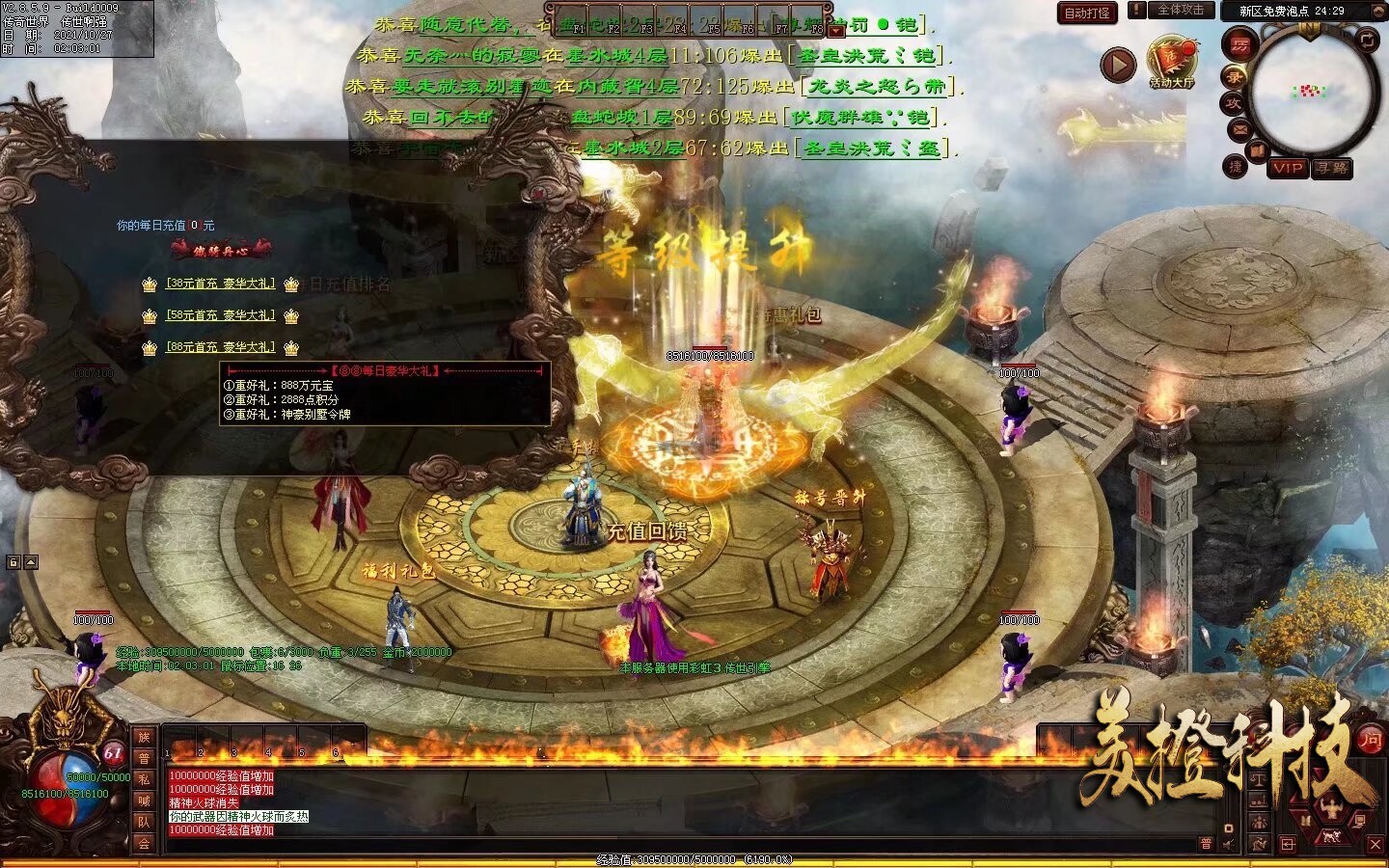Image resolution: width=1389 pixels, height=868 pixels.
Task: Open the 活动大厅 event hall icon
Action: [x=1171, y=62]
